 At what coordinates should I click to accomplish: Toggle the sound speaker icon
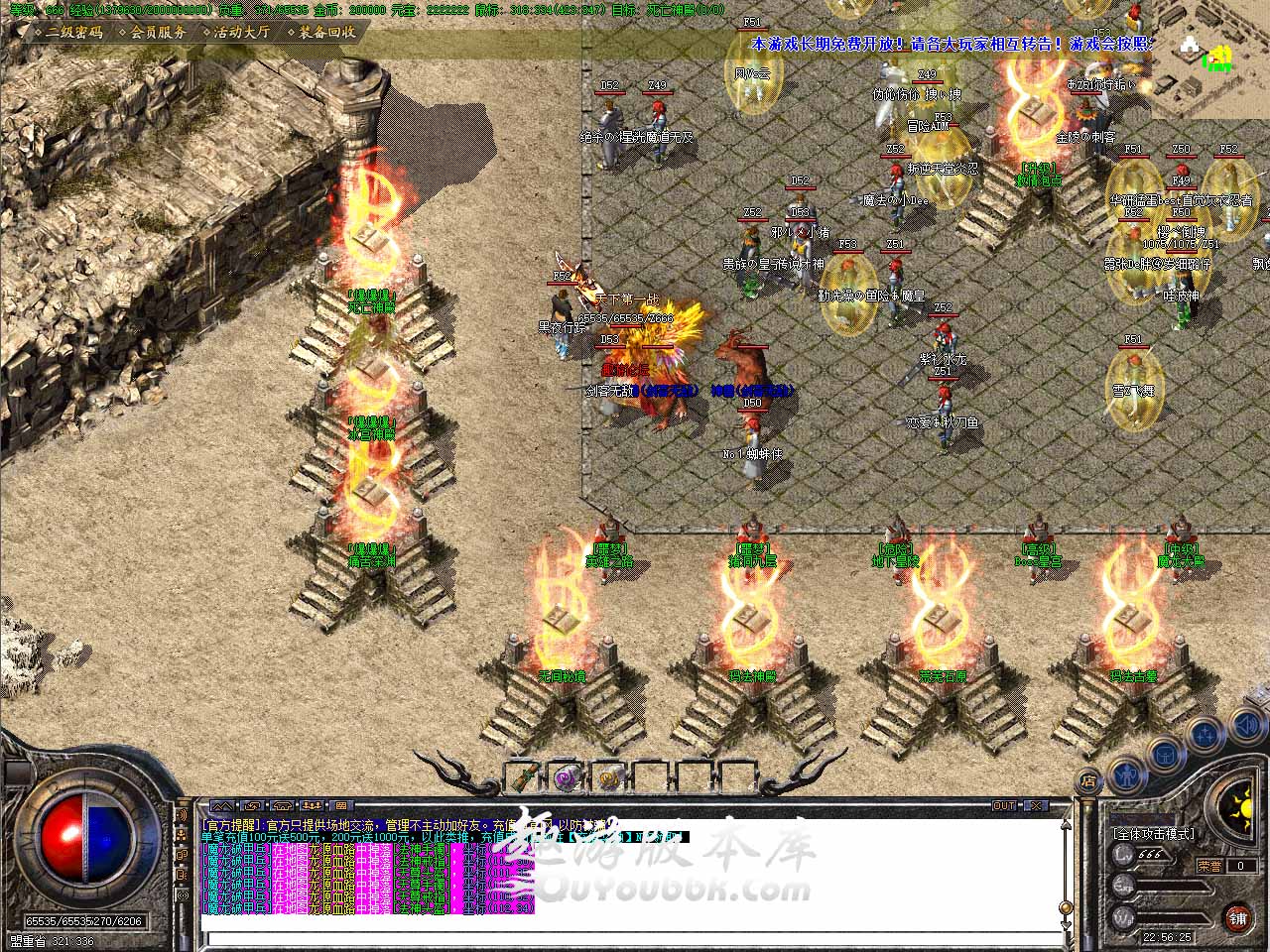(1246, 727)
